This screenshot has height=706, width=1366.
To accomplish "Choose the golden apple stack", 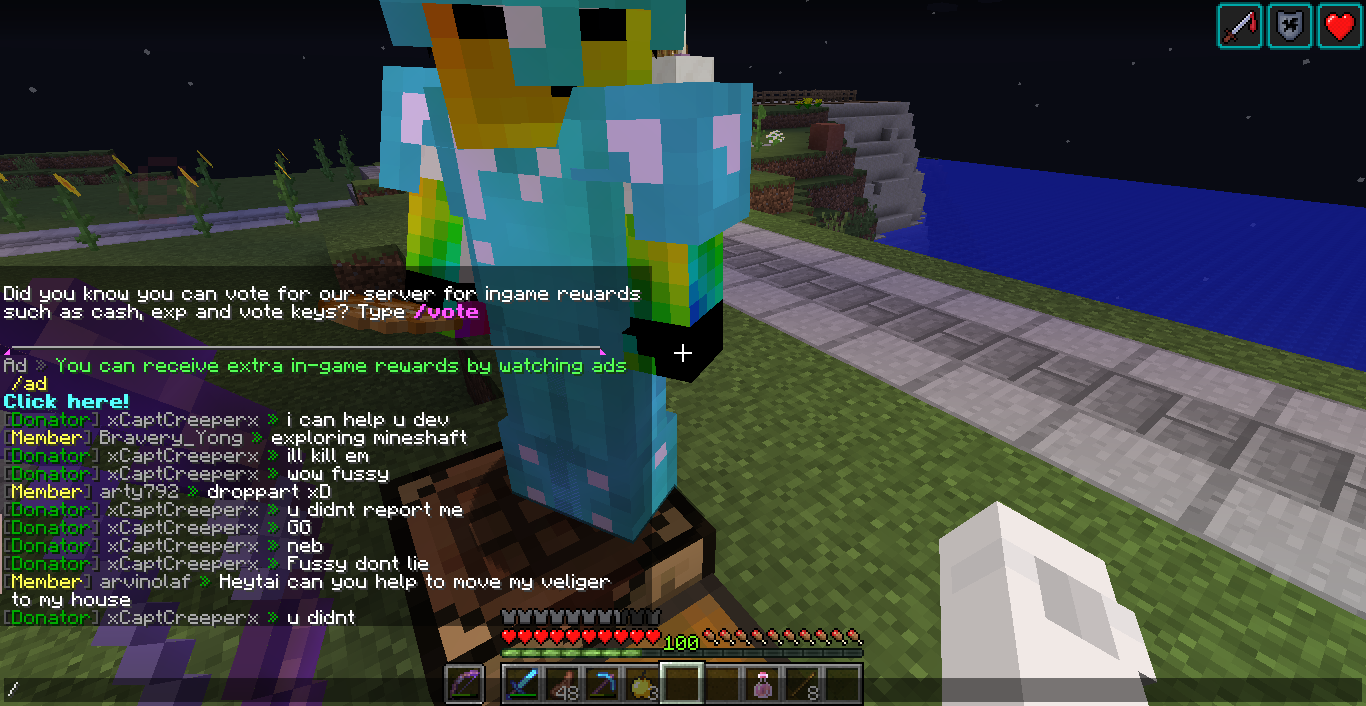I will point(642,684).
